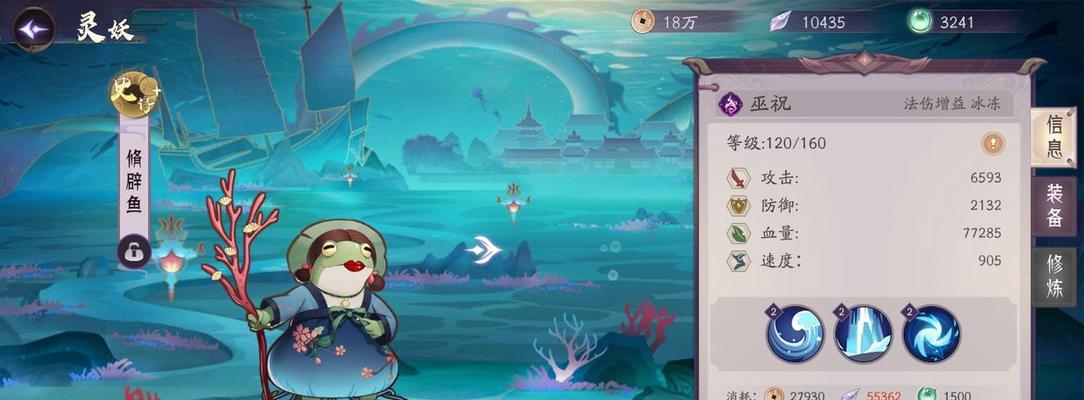Inspect the ice pillar skill icon
The image size is (1084, 400).
tap(863, 333)
